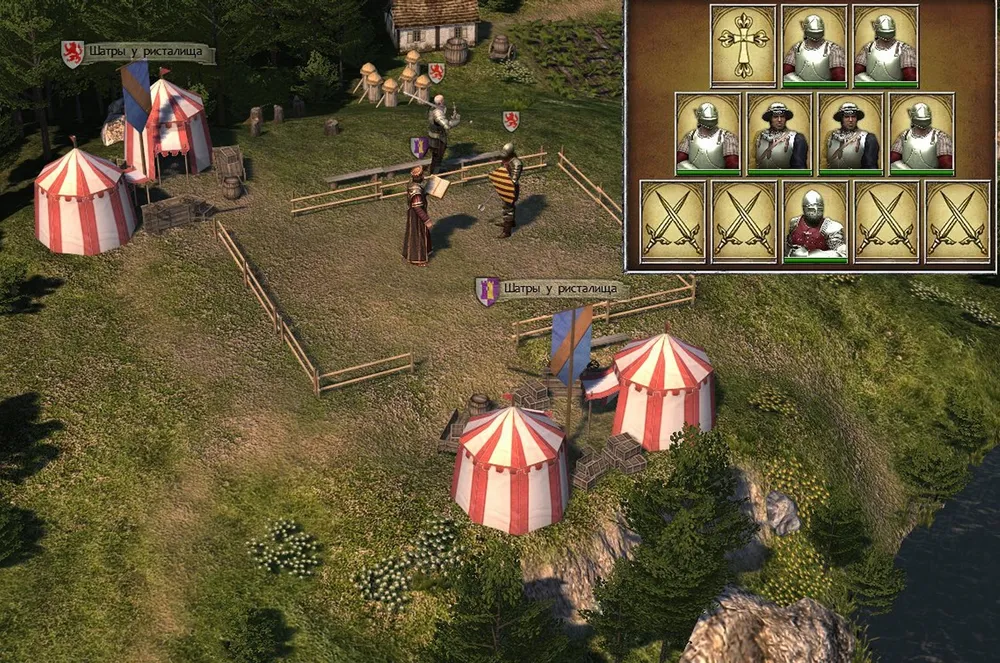Screen dimensions: 1000x663
Task: Click the red lion "Шатры у ристалища" label
Action: (x=137, y=52)
